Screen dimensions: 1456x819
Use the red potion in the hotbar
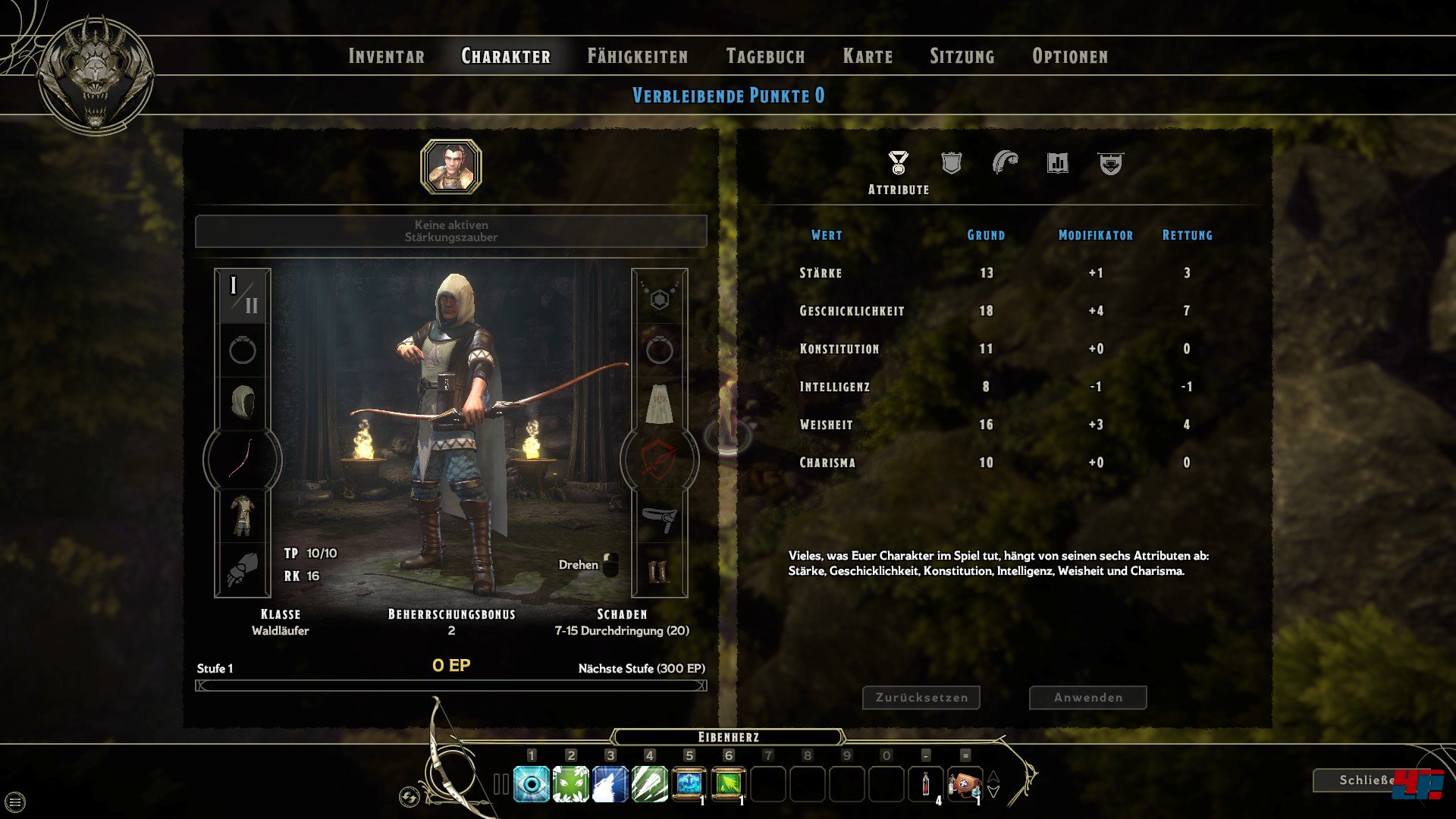(925, 784)
